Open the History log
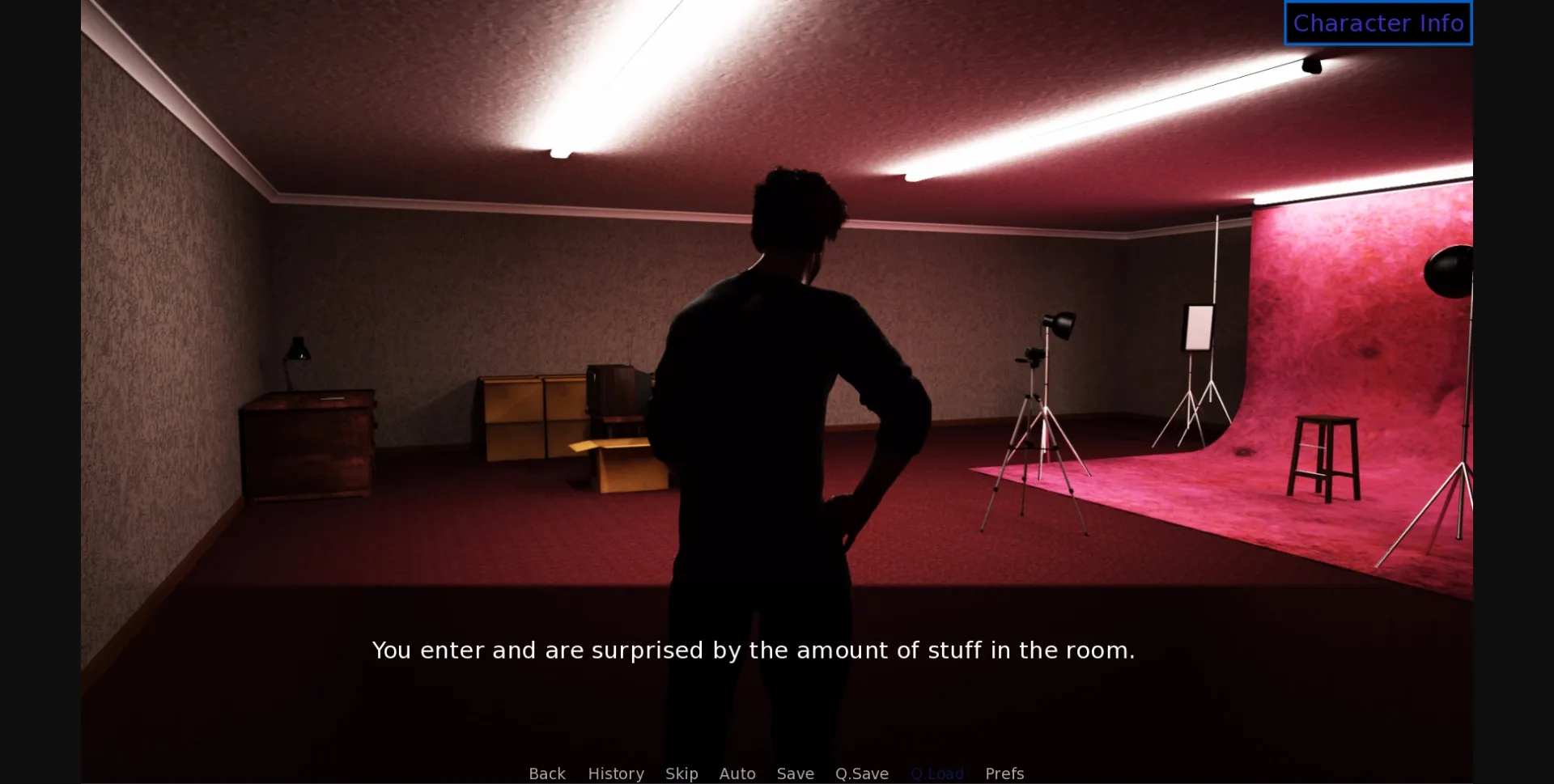Viewport: 1554px width, 784px height. [x=615, y=773]
